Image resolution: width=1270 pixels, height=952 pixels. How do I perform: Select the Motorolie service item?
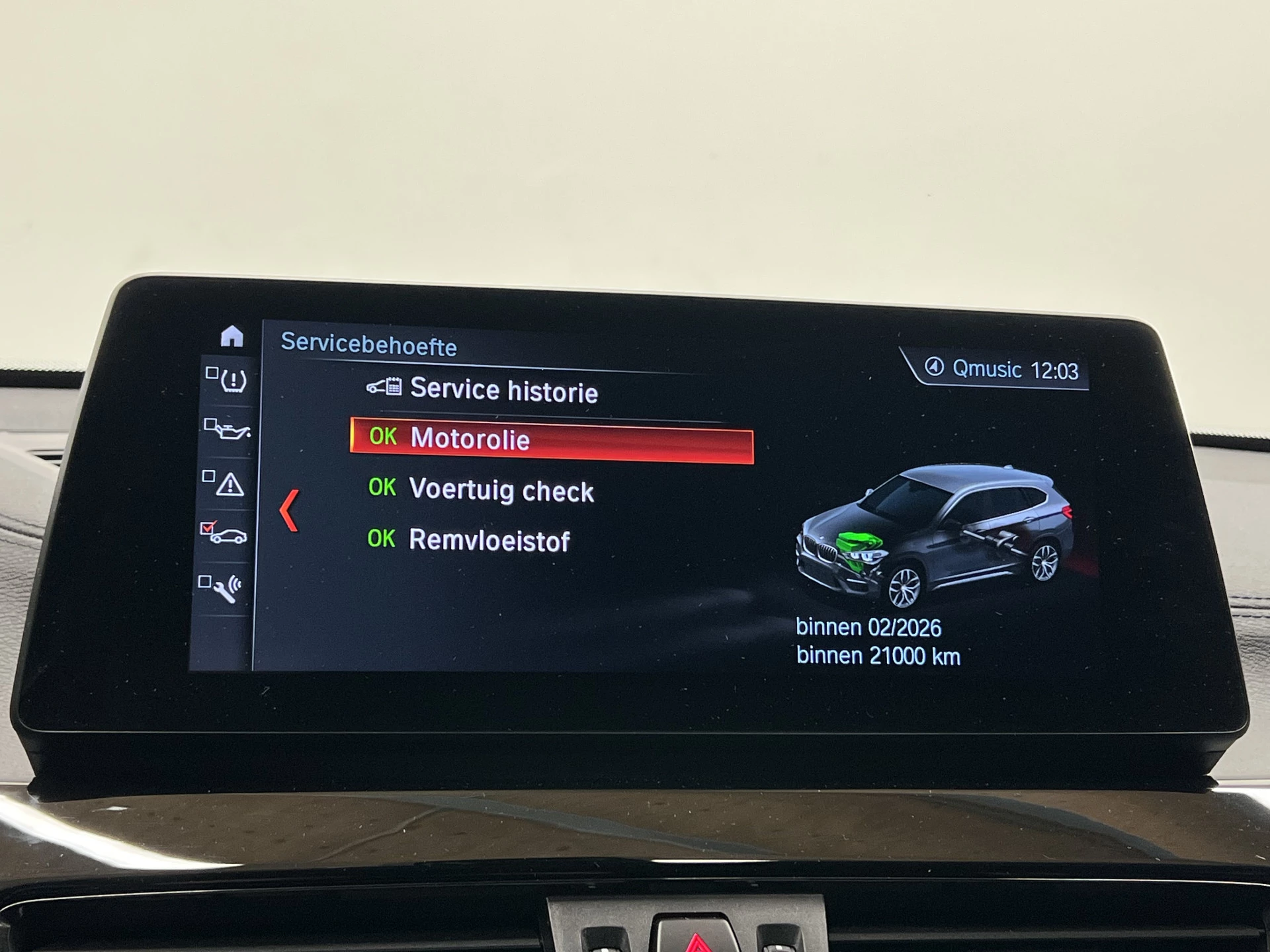click(x=550, y=440)
